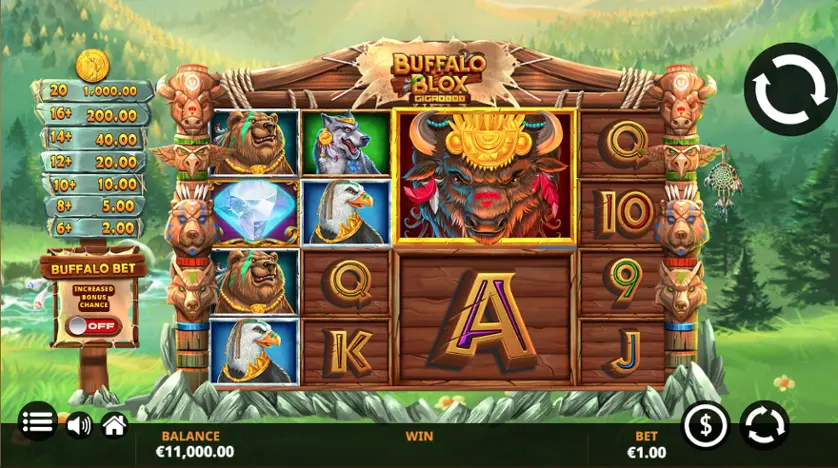The height and width of the screenshot is (468, 838).
Task: Open the bet amount dollar button
Action: (706, 426)
